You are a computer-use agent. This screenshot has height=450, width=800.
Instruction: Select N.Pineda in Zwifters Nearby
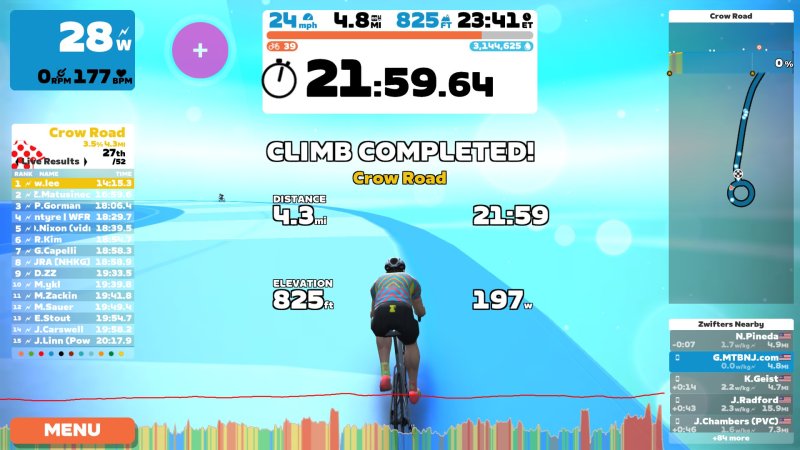point(730,340)
